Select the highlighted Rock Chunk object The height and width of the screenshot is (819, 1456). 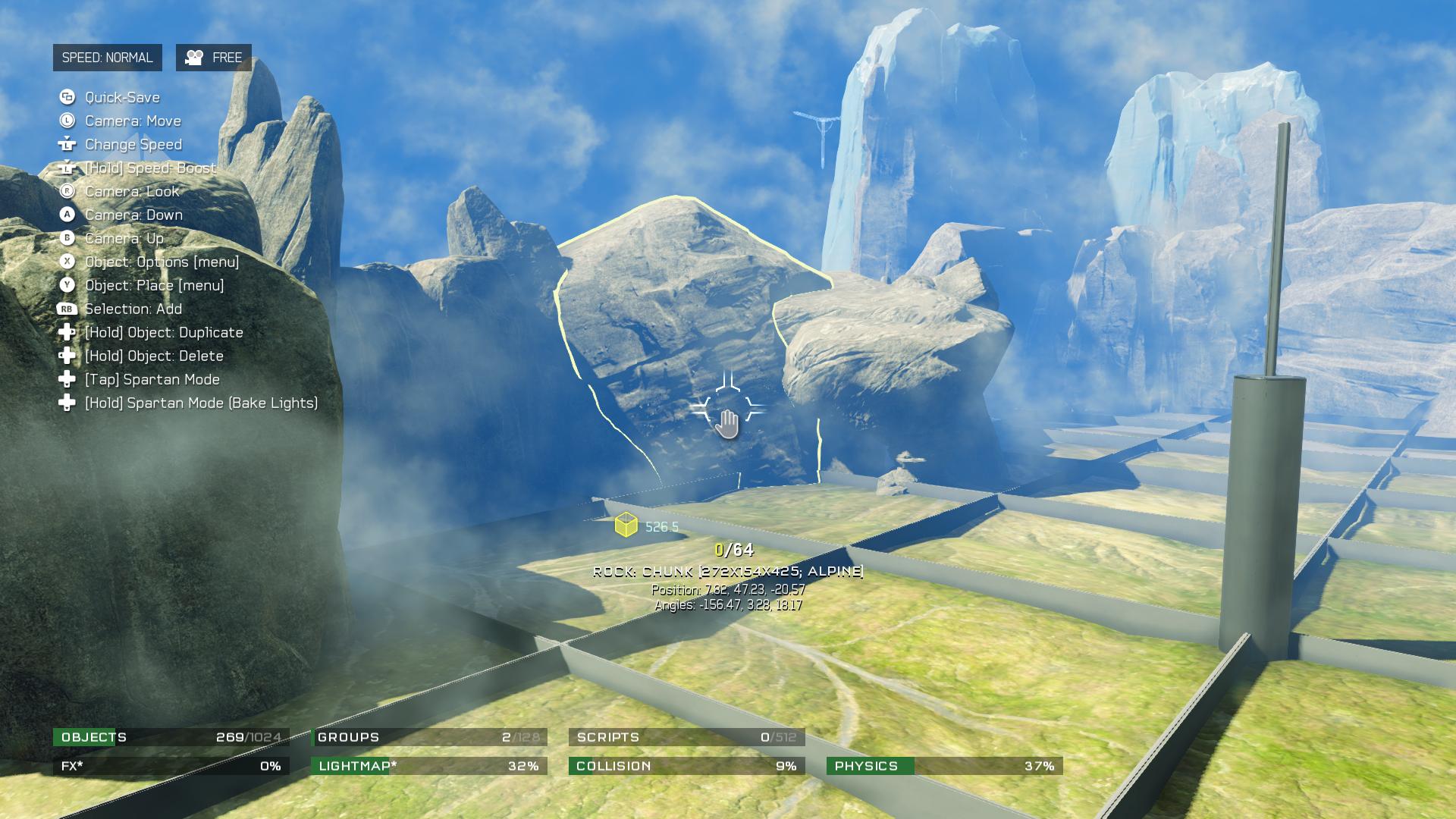[682, 318]
